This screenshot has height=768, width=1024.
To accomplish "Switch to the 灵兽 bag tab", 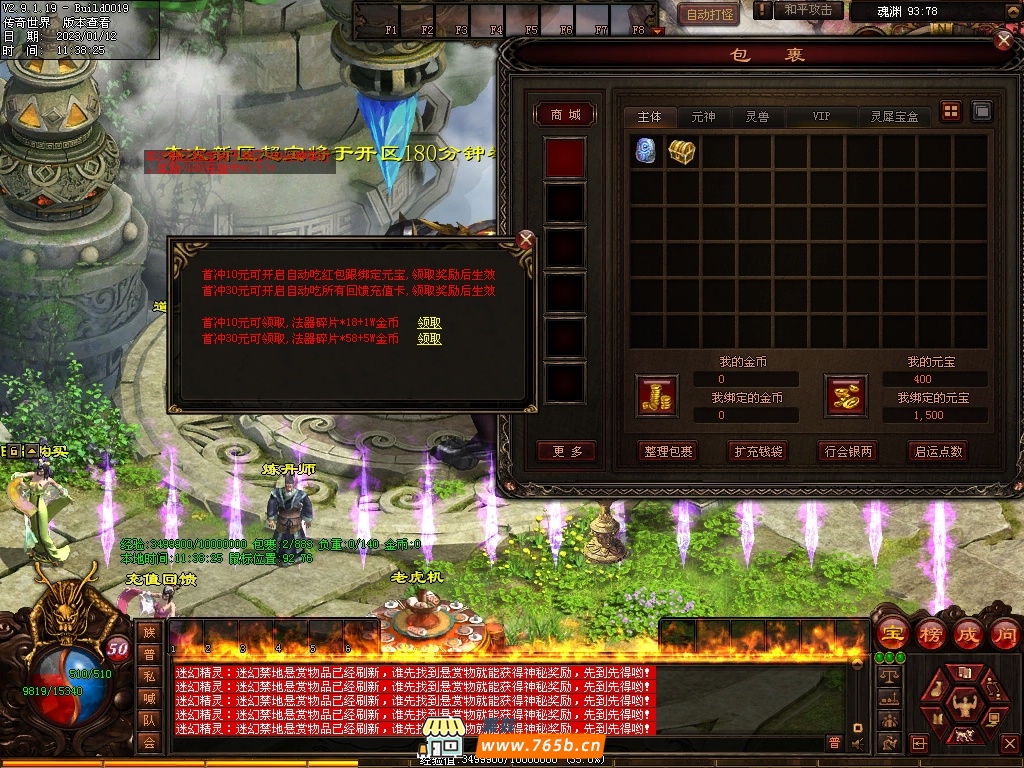I will [x=757, y=117].
